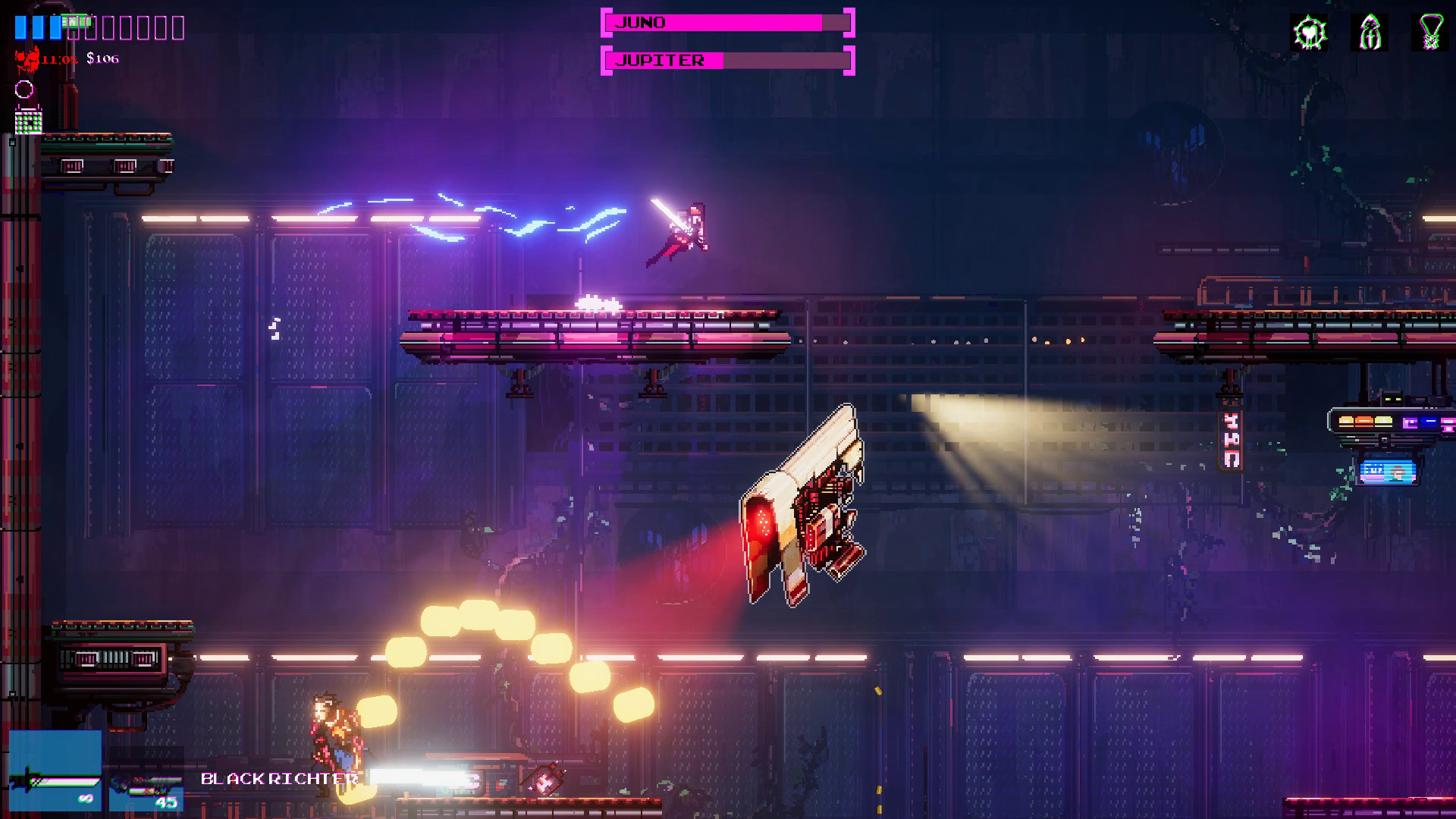
Task: Click the 11:05 countdown timer
Action: (59, 58)
